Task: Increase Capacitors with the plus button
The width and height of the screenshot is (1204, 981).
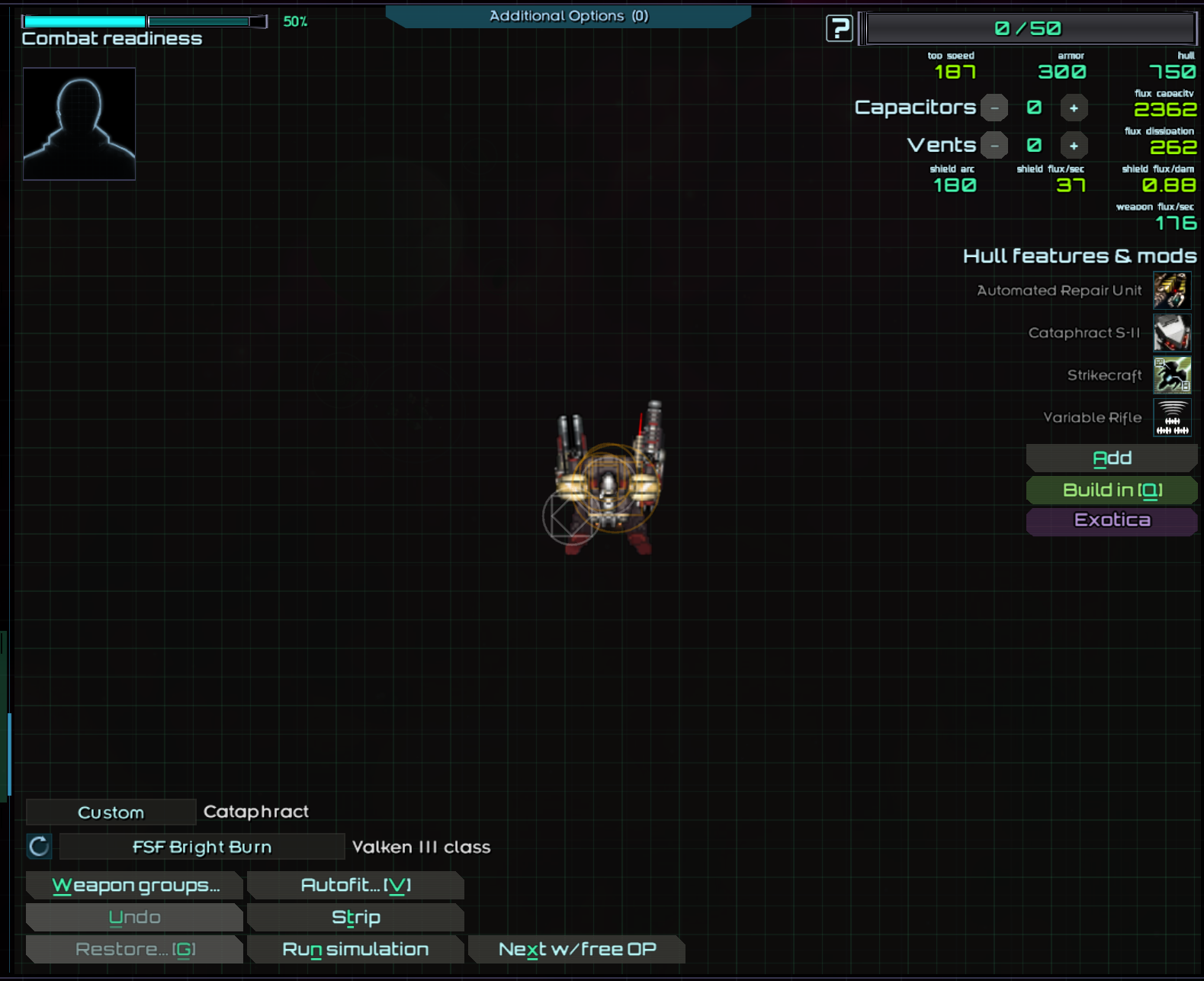Action: (x=1074, y=108)
